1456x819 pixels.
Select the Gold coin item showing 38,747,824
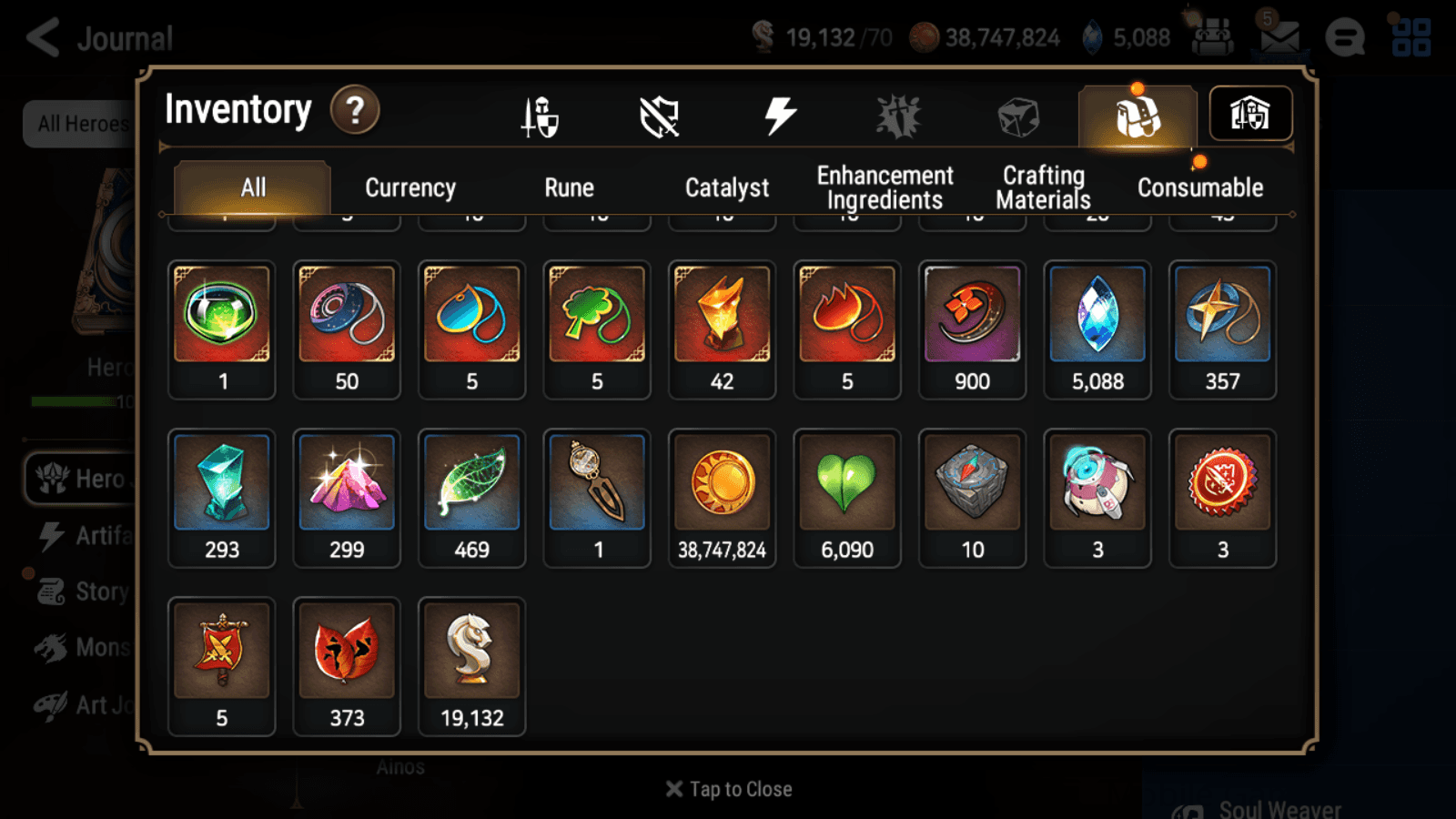coord(722,498)
